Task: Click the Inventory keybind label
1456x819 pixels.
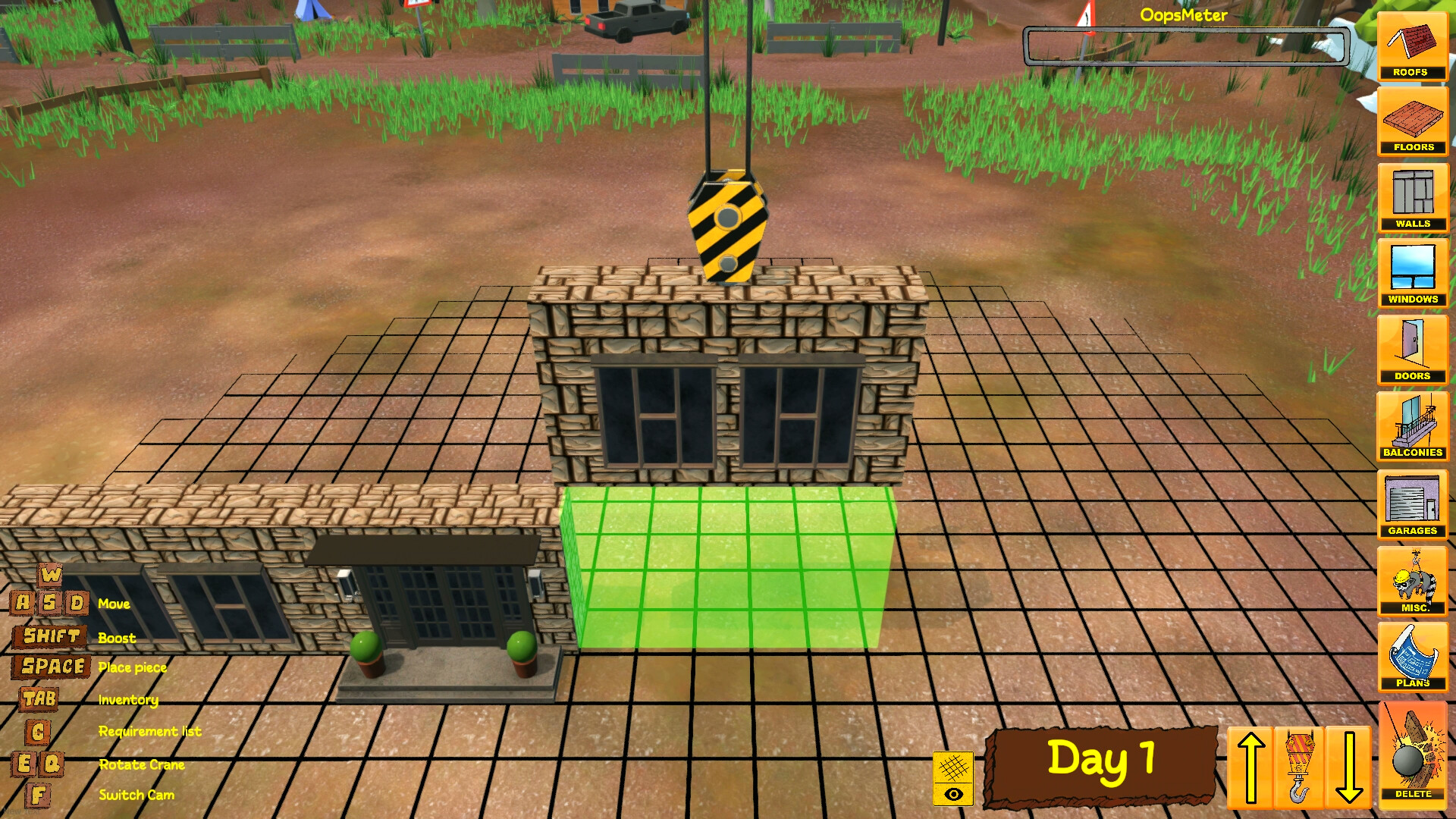Action: [127, 699]
